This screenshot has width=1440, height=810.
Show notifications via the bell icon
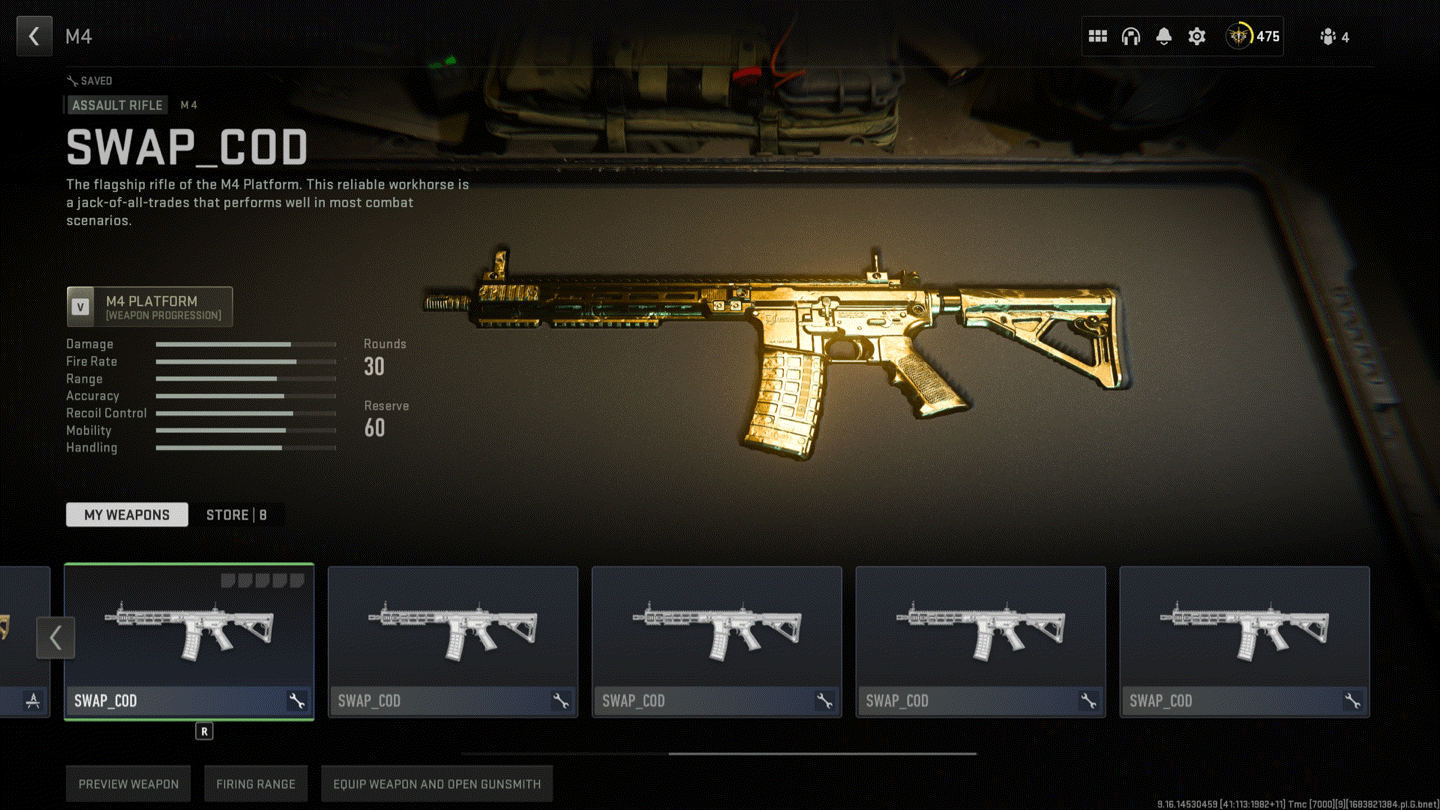[1163, 37]
